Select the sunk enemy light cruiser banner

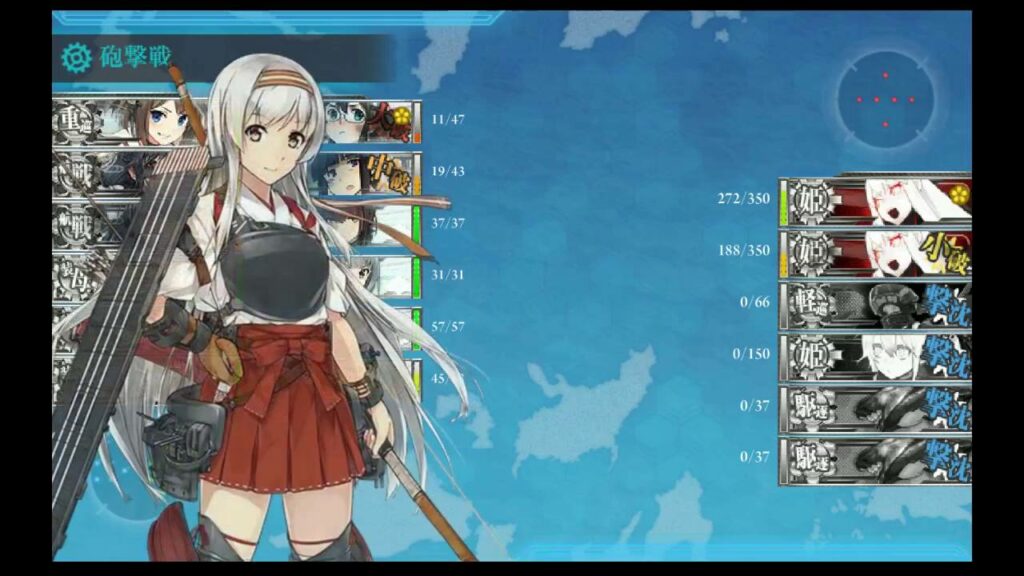pos(876,303)
